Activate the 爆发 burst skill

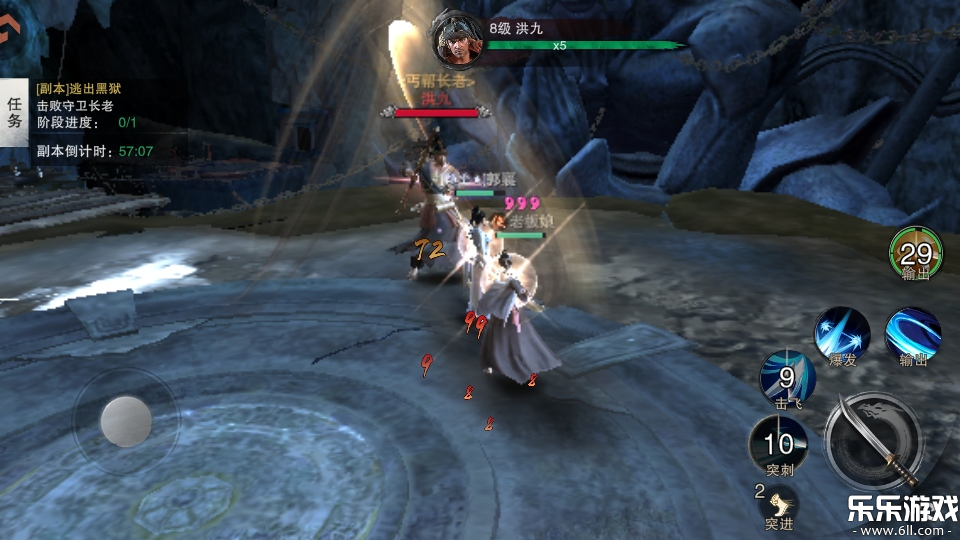tap(841, 333)
